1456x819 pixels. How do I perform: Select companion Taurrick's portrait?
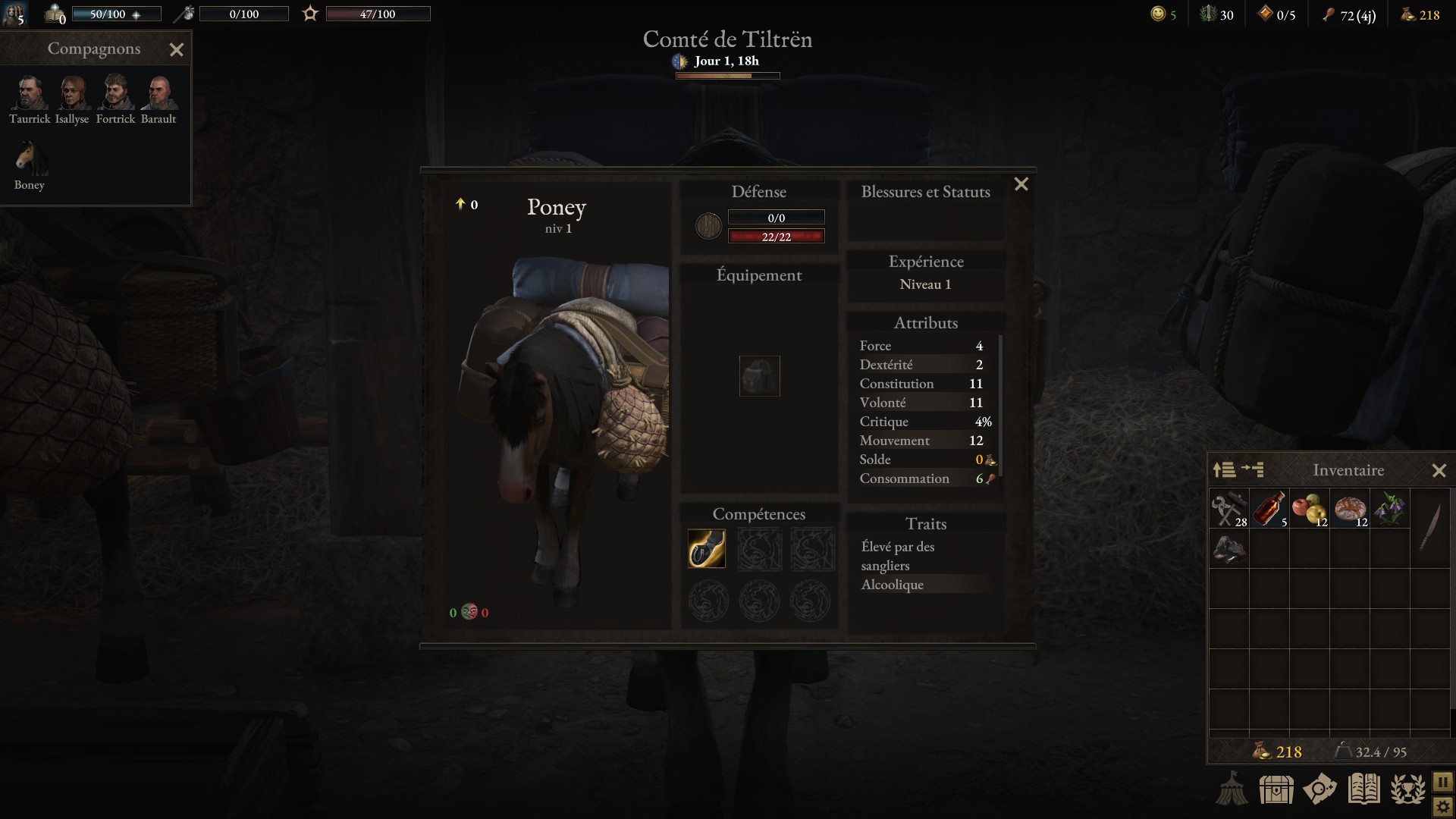pyautogui.click(x=30, y=93)
